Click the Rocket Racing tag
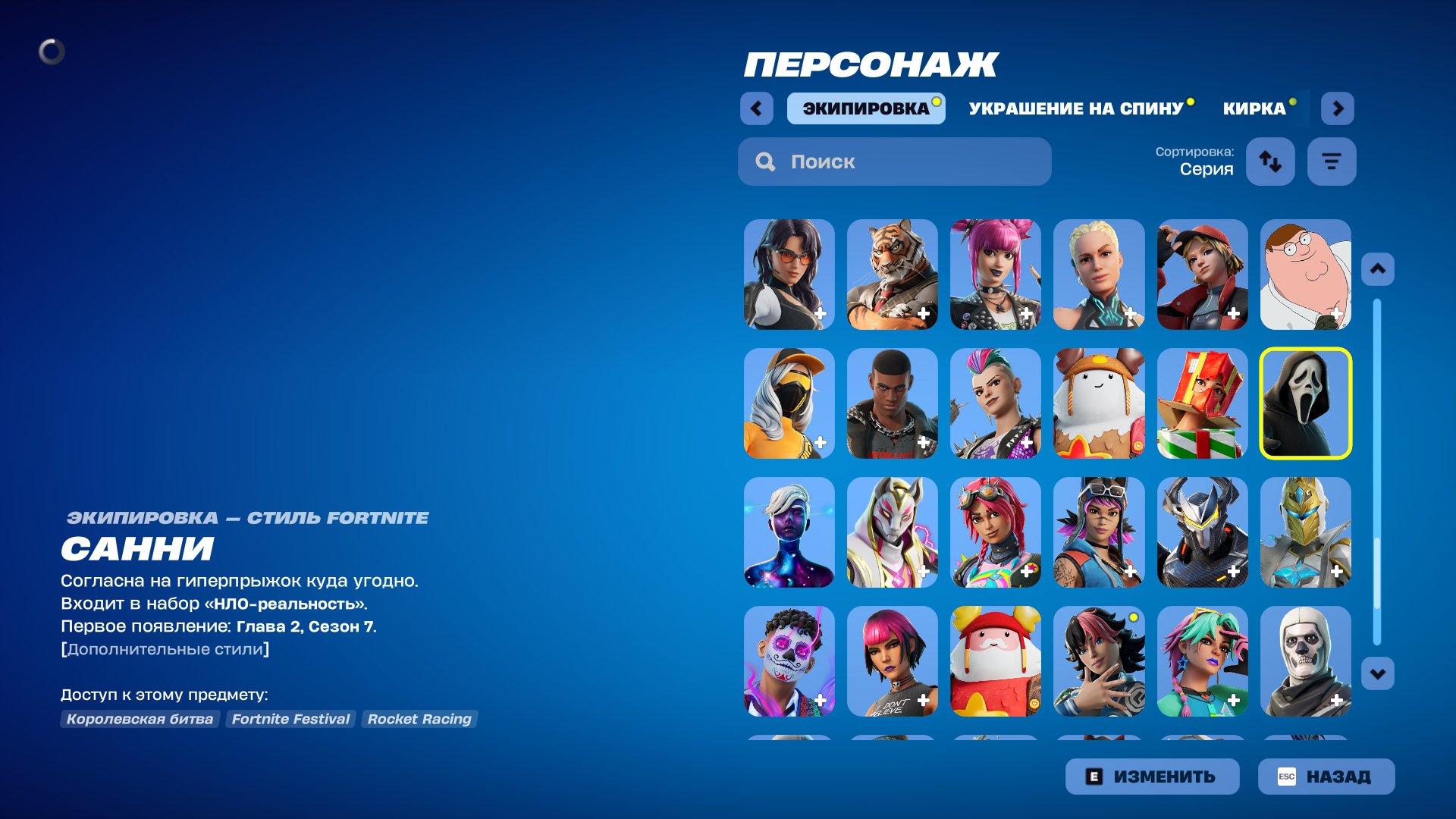Screen dimensions: 1456x819 click(x=419, y=719)
